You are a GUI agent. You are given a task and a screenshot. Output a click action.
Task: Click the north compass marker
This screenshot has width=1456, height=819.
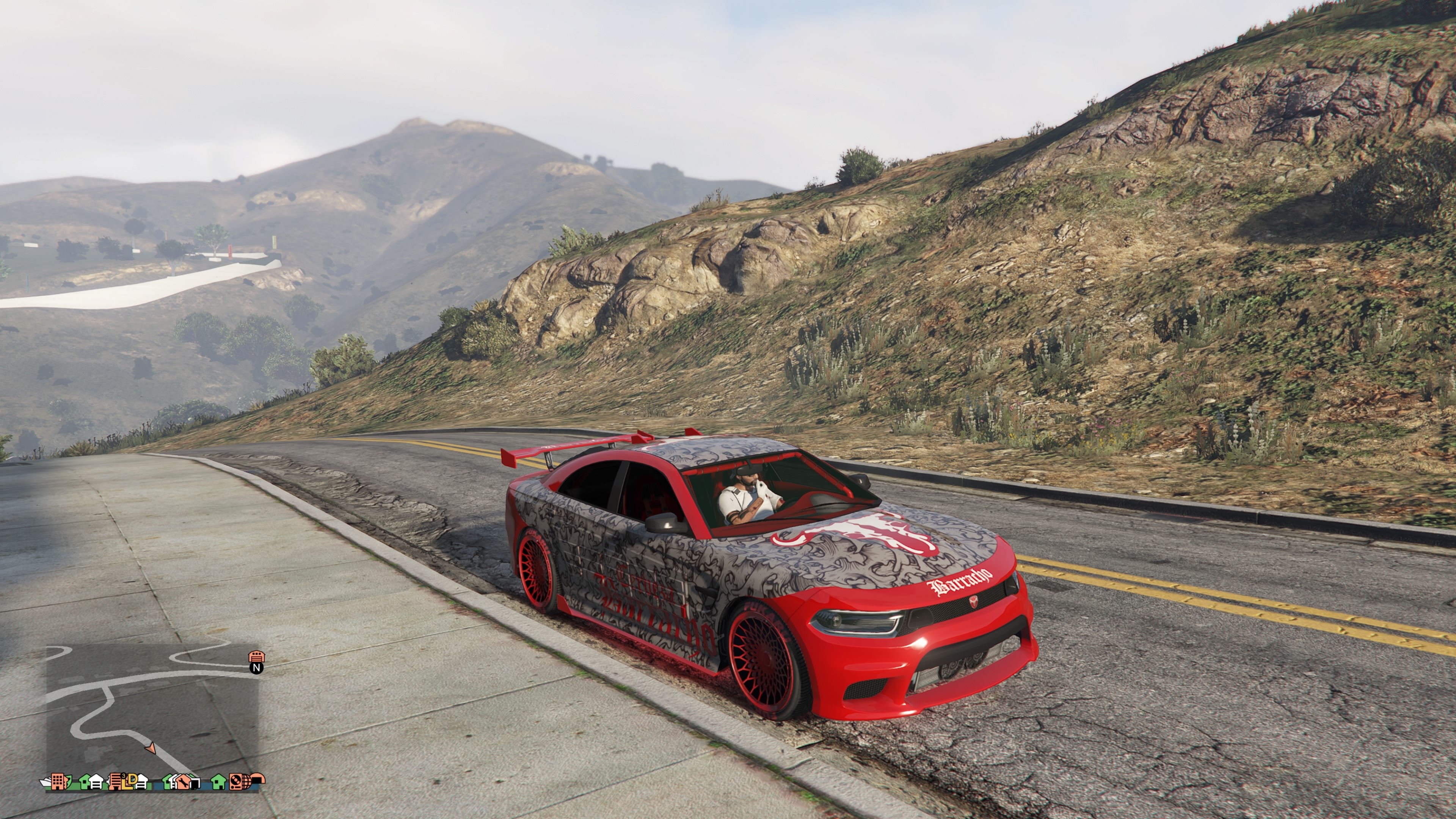257,667
